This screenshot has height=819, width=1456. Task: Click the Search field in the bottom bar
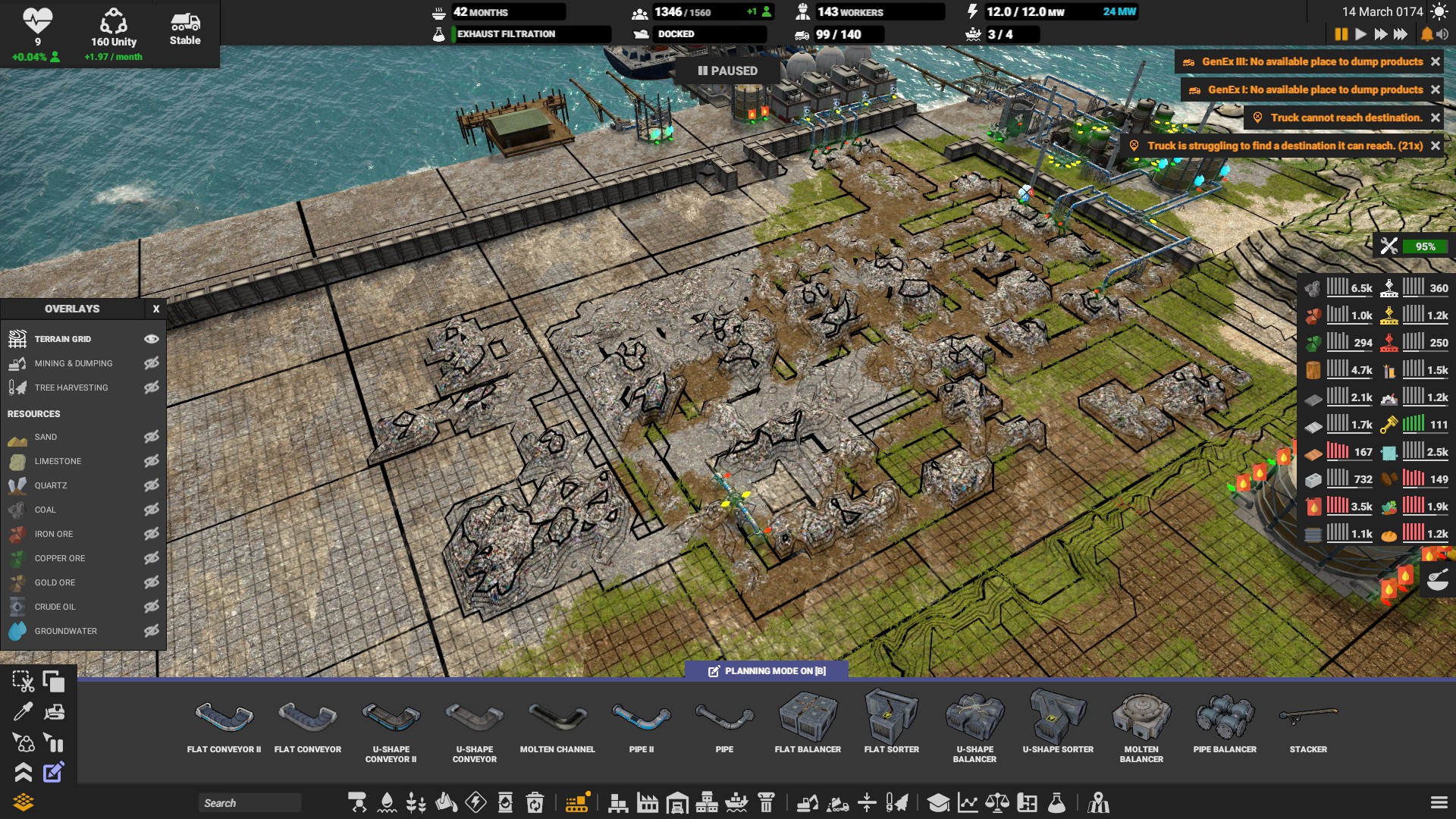[x=250, y=802]
